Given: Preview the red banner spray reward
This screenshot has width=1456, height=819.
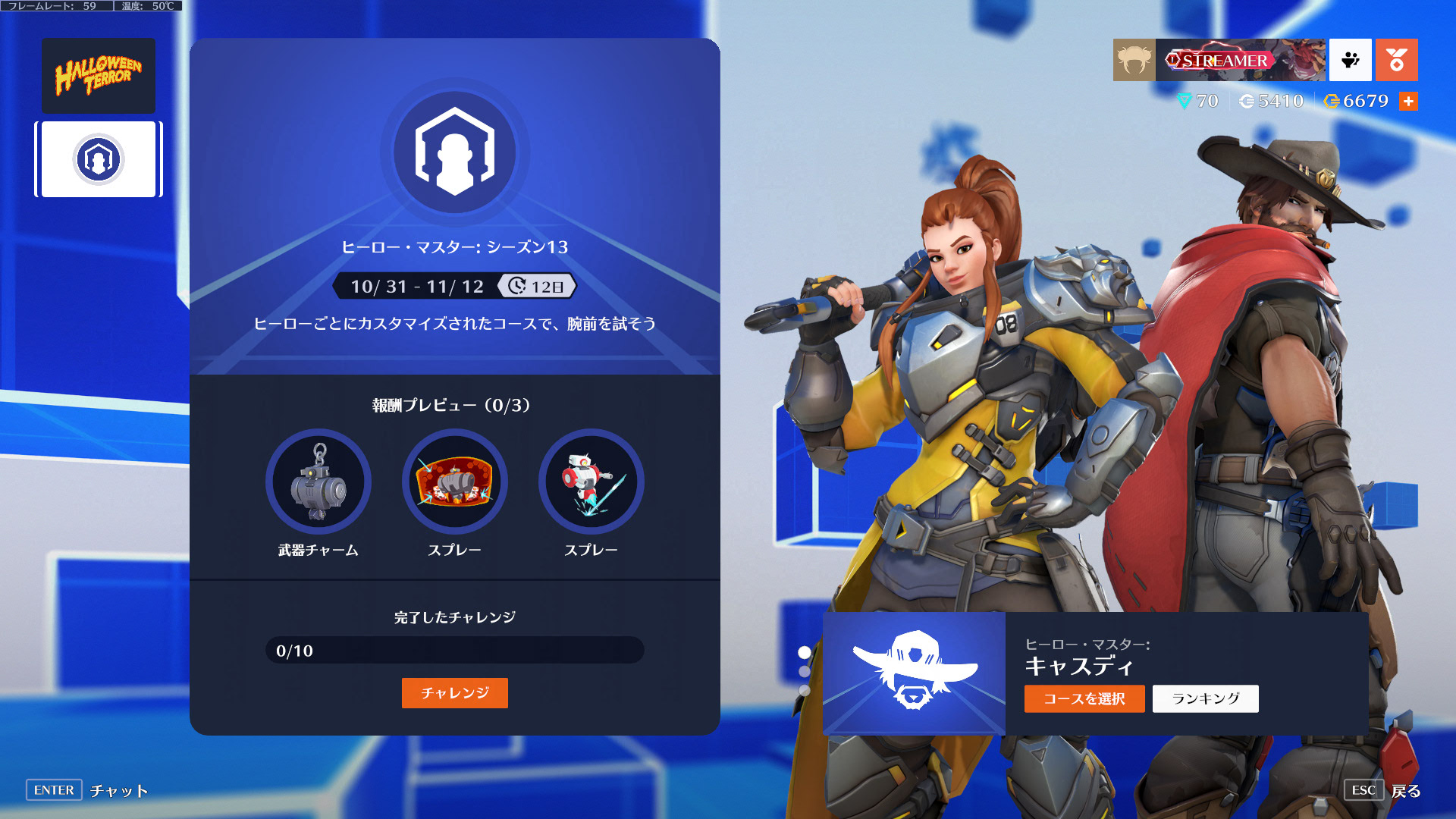Looking at the screenshot, I should click(455, 482).
